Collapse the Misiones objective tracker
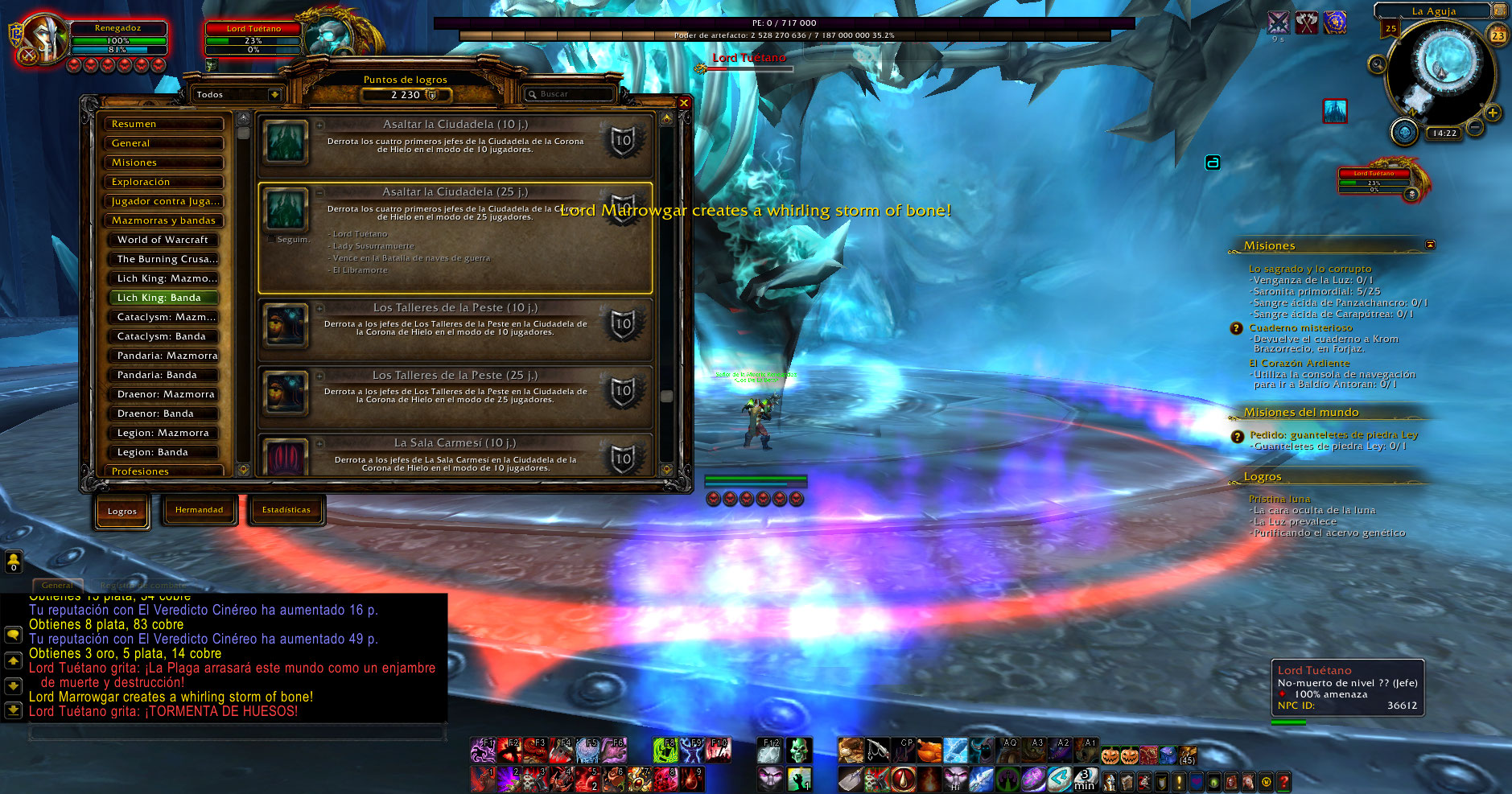The image size is (1512, 794). coord(1430,245)
